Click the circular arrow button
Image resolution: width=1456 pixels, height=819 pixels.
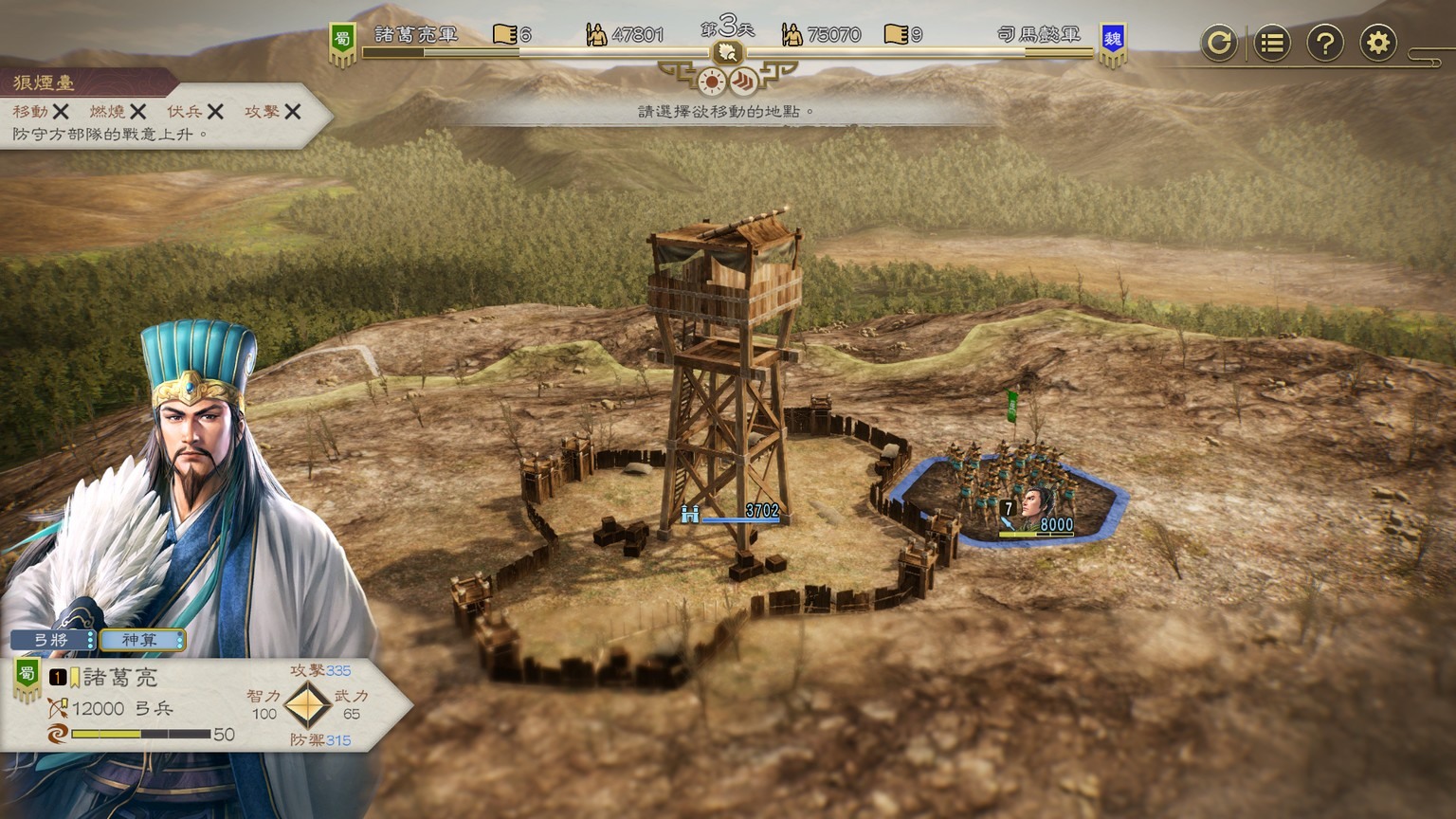[1218, 43]
